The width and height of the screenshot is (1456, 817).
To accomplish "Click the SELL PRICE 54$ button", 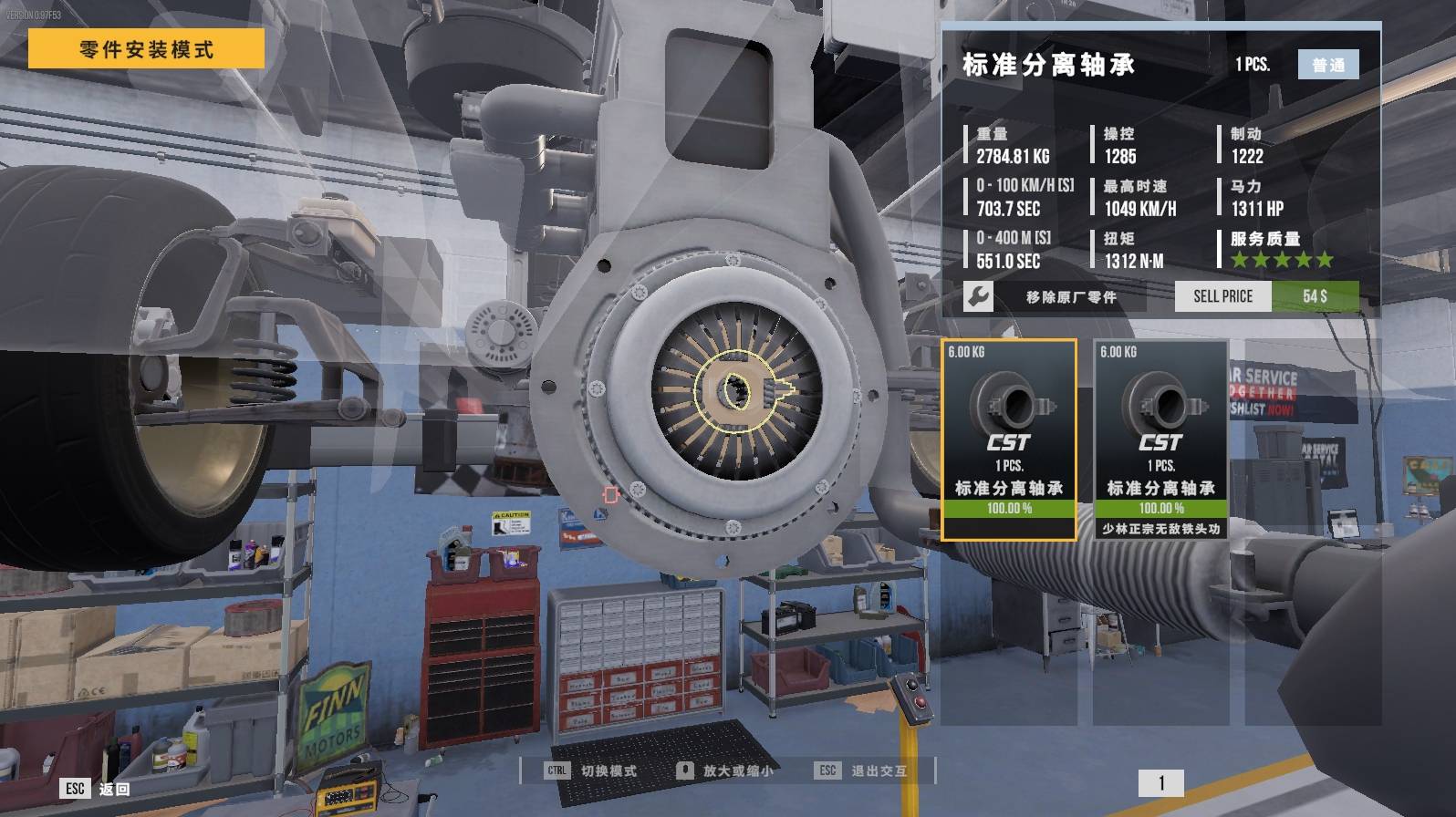I will [1266, 296].
